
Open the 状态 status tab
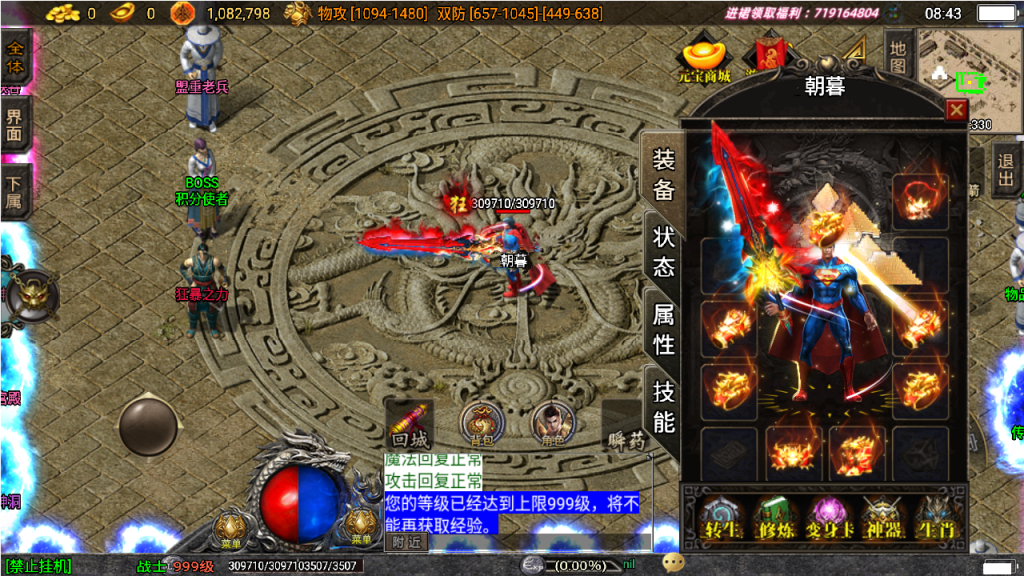[664, 251]
